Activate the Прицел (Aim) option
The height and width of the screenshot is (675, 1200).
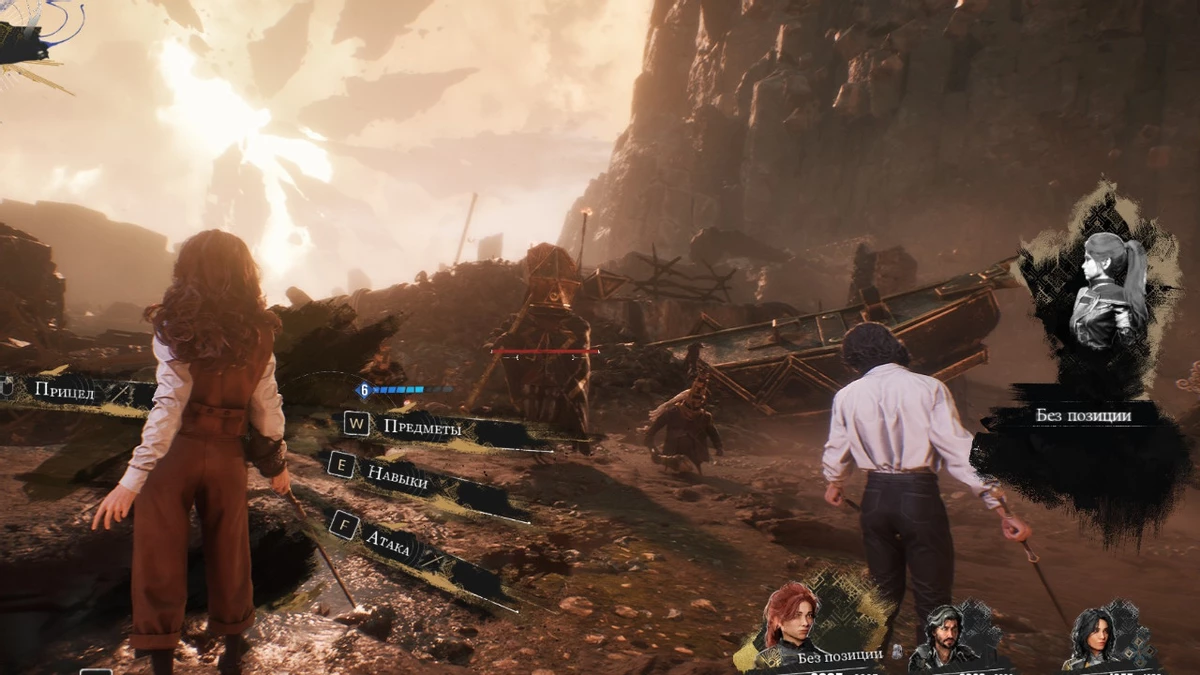pyautogui.click(x=62, y=391)
